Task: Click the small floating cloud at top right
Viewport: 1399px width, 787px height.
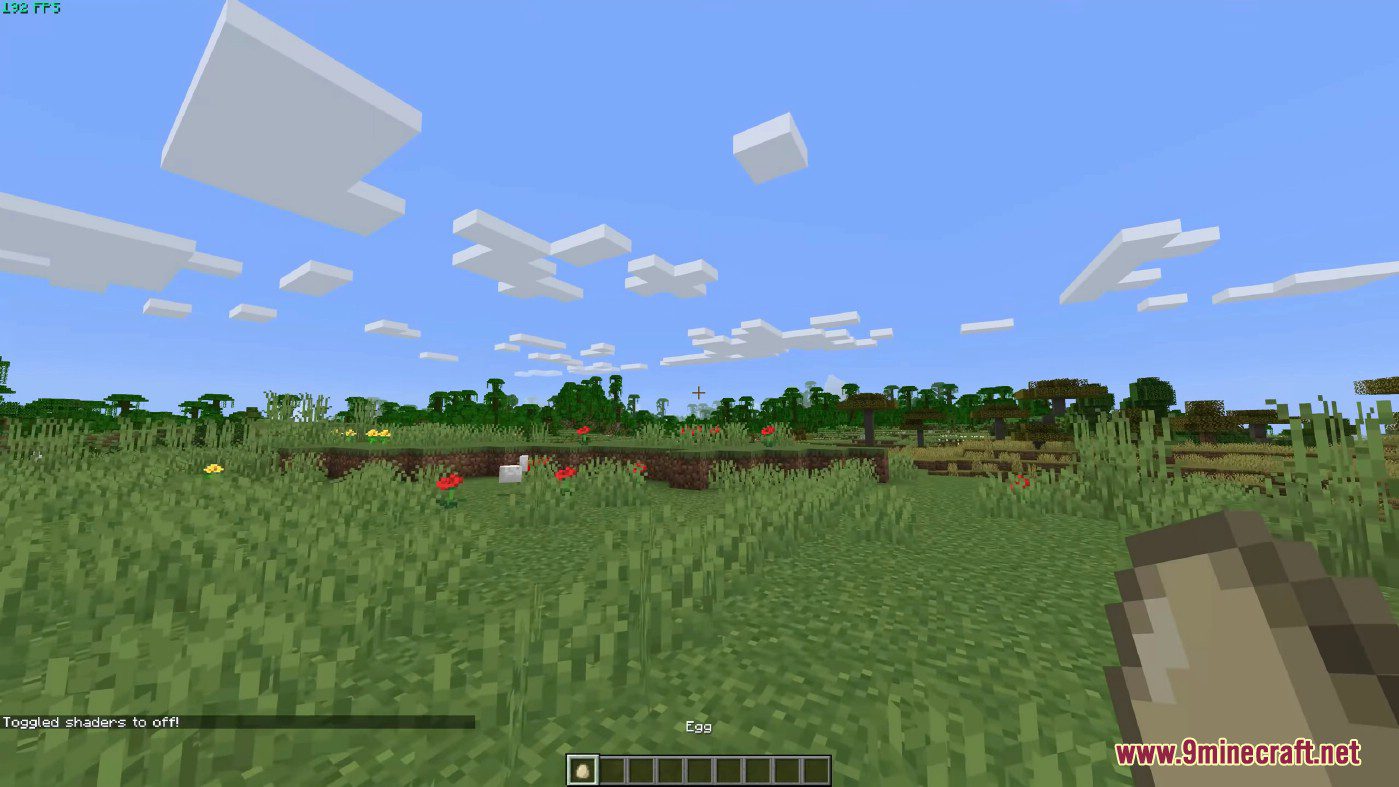Action: coord(768,150)
